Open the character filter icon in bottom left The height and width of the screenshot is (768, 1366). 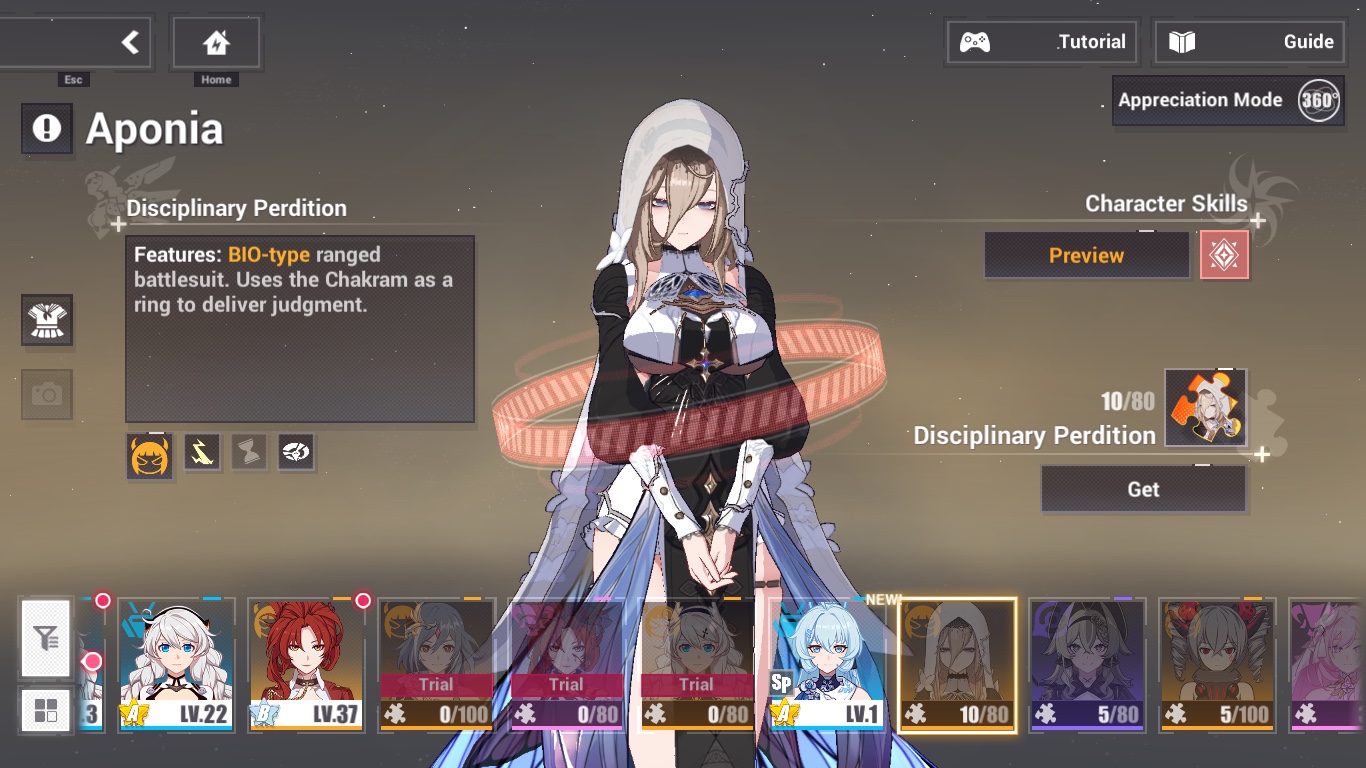tap(44, 639)
